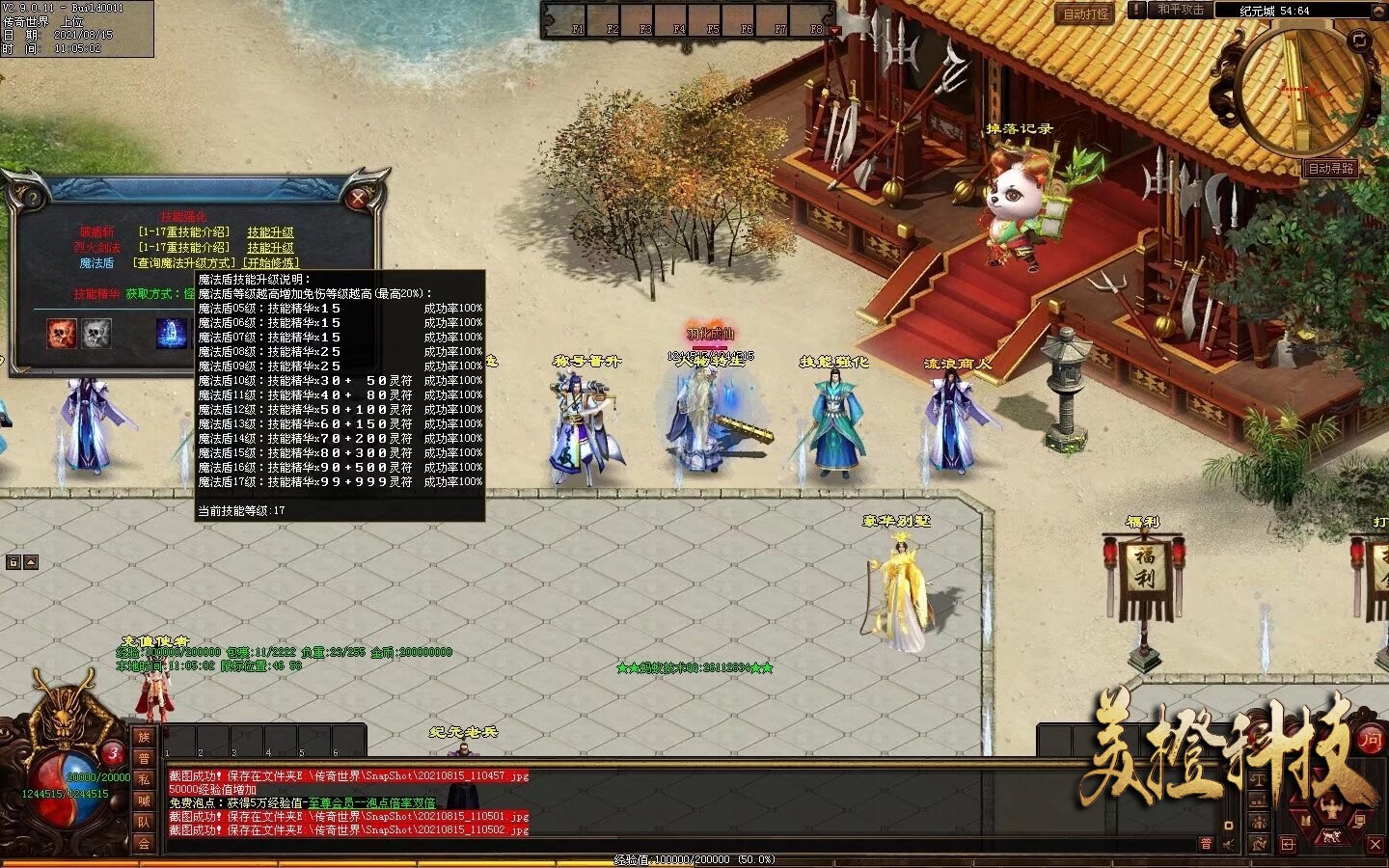Activate 自动寻路 auto-pathfinding
The width and height of the screenshot is (1389, 868).
click(1331, 168)
